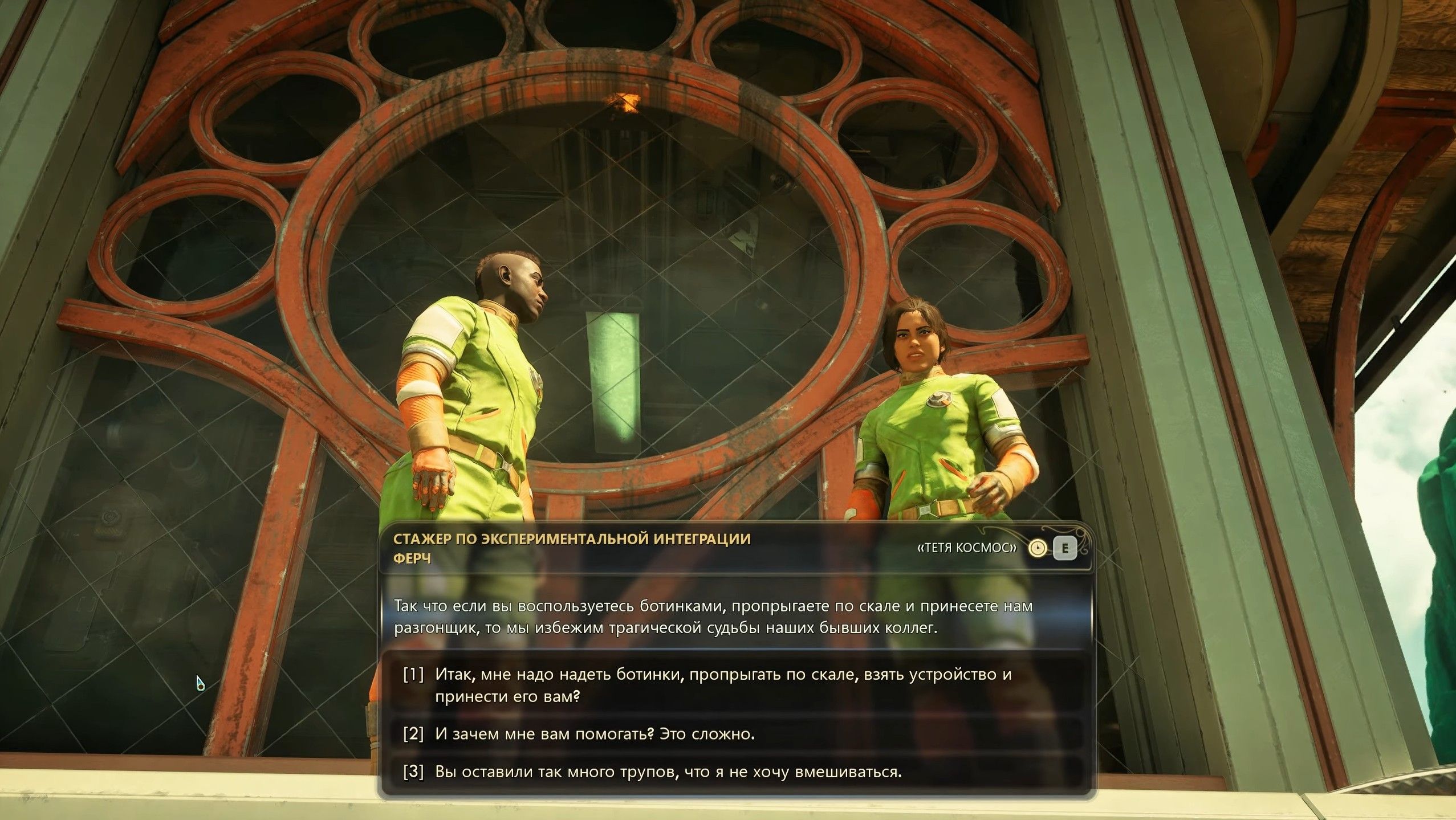Screen dimensions: 1456x820
Task: Pick reply about too many corpses
Action: [668, 772]
